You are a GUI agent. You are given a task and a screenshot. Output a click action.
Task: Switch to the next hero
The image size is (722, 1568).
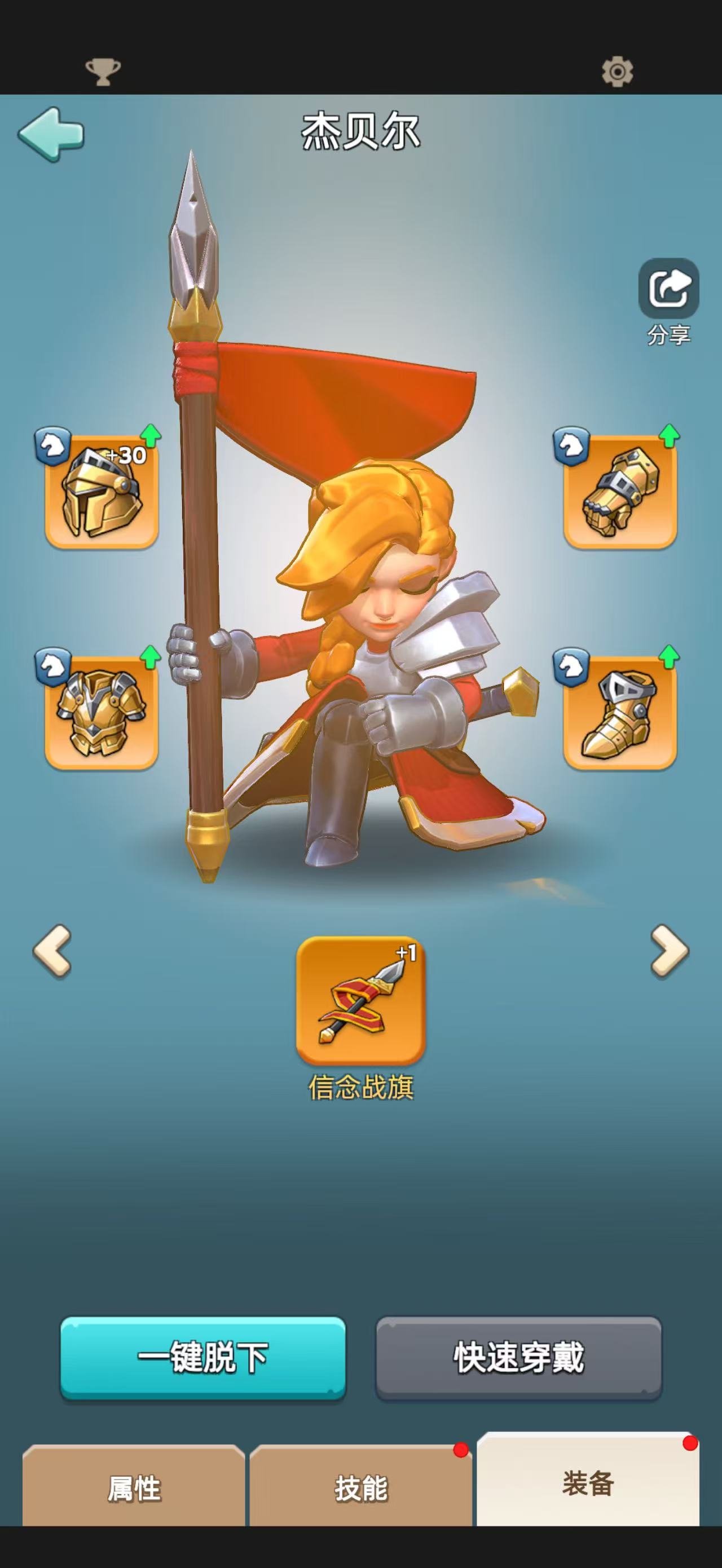pos(669,951)
